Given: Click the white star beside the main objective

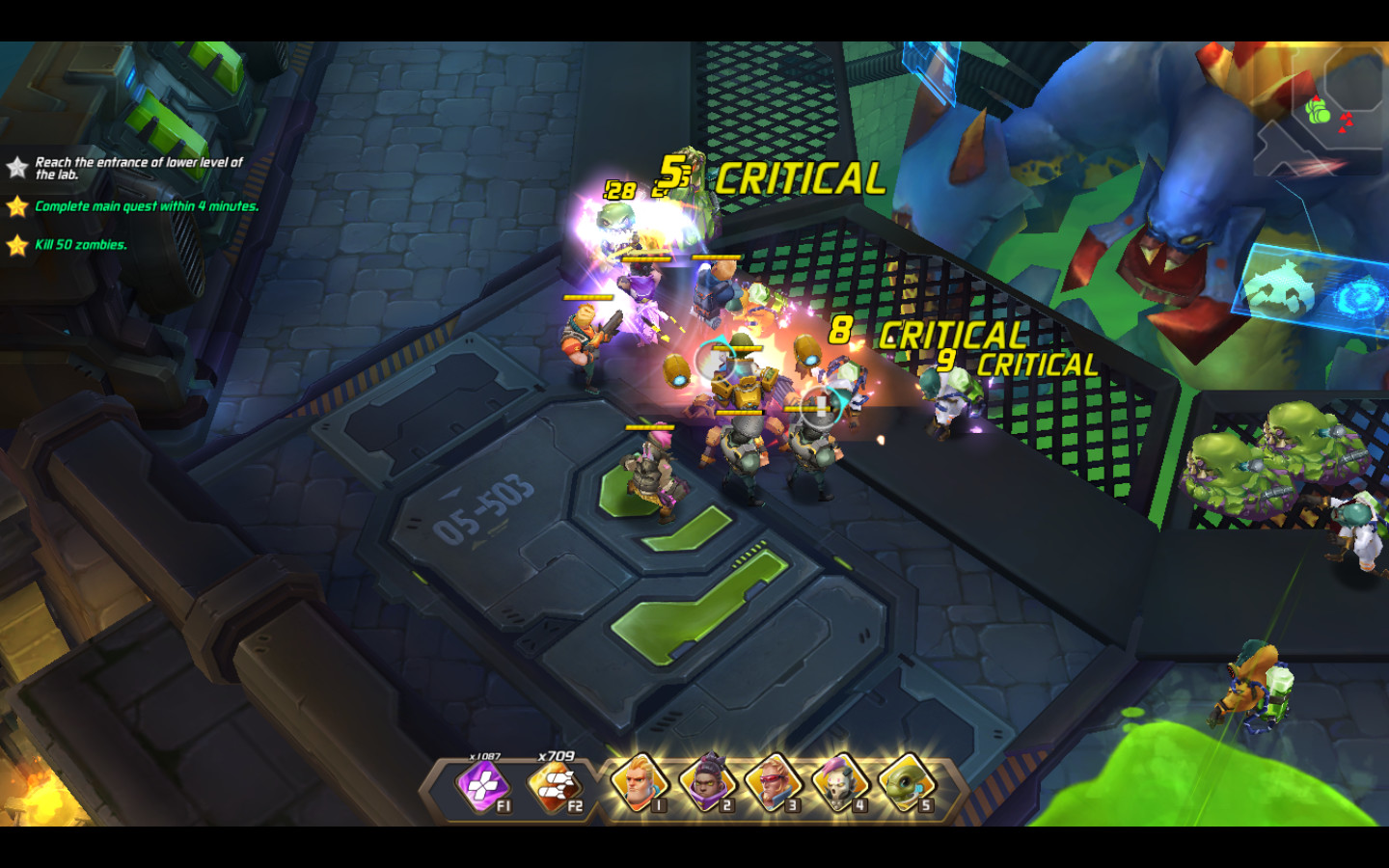Looking at the screenshot, I should 16,166.
